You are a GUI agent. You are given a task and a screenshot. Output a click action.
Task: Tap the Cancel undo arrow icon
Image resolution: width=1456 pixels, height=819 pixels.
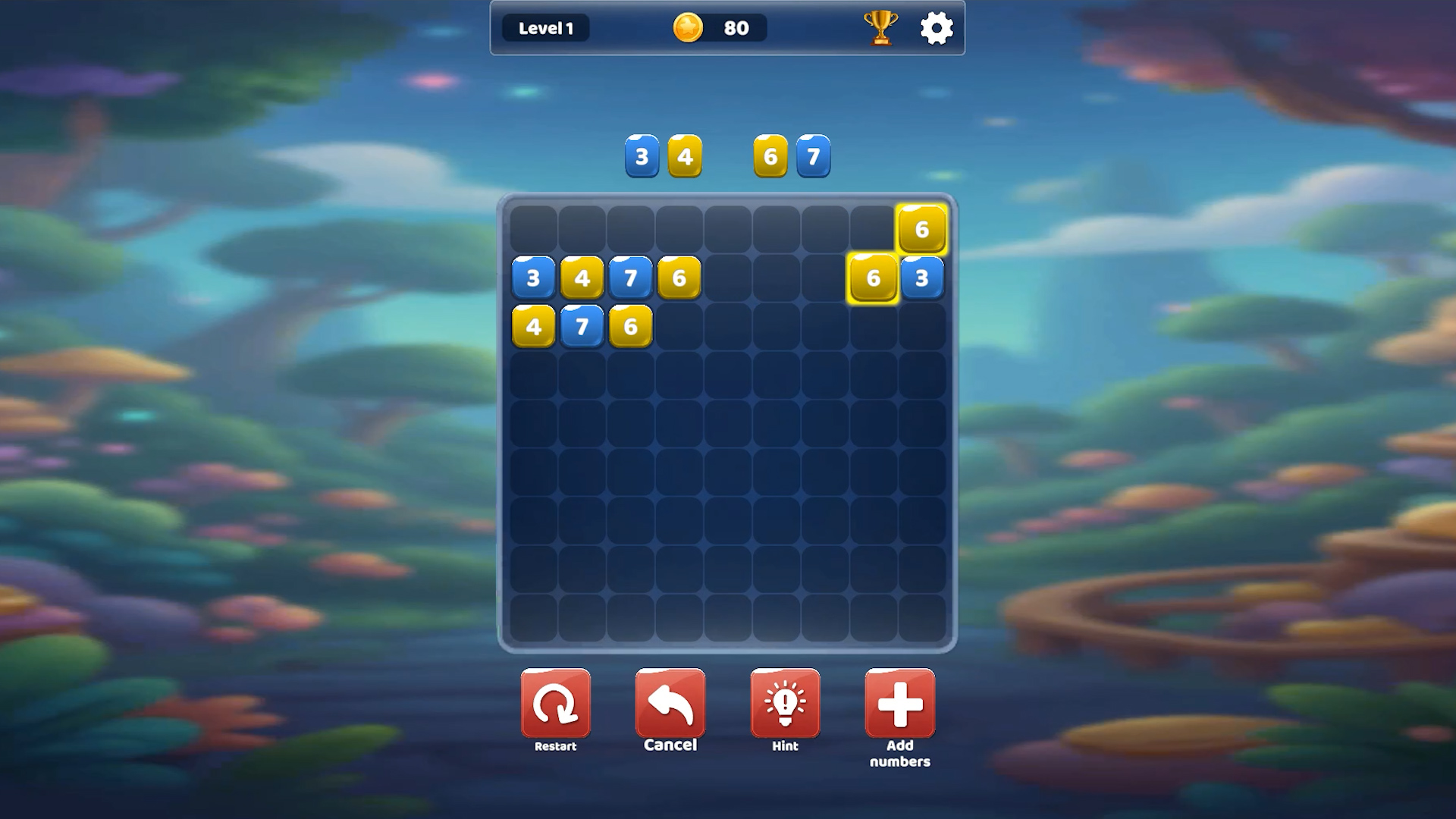[x=670, y=704]
